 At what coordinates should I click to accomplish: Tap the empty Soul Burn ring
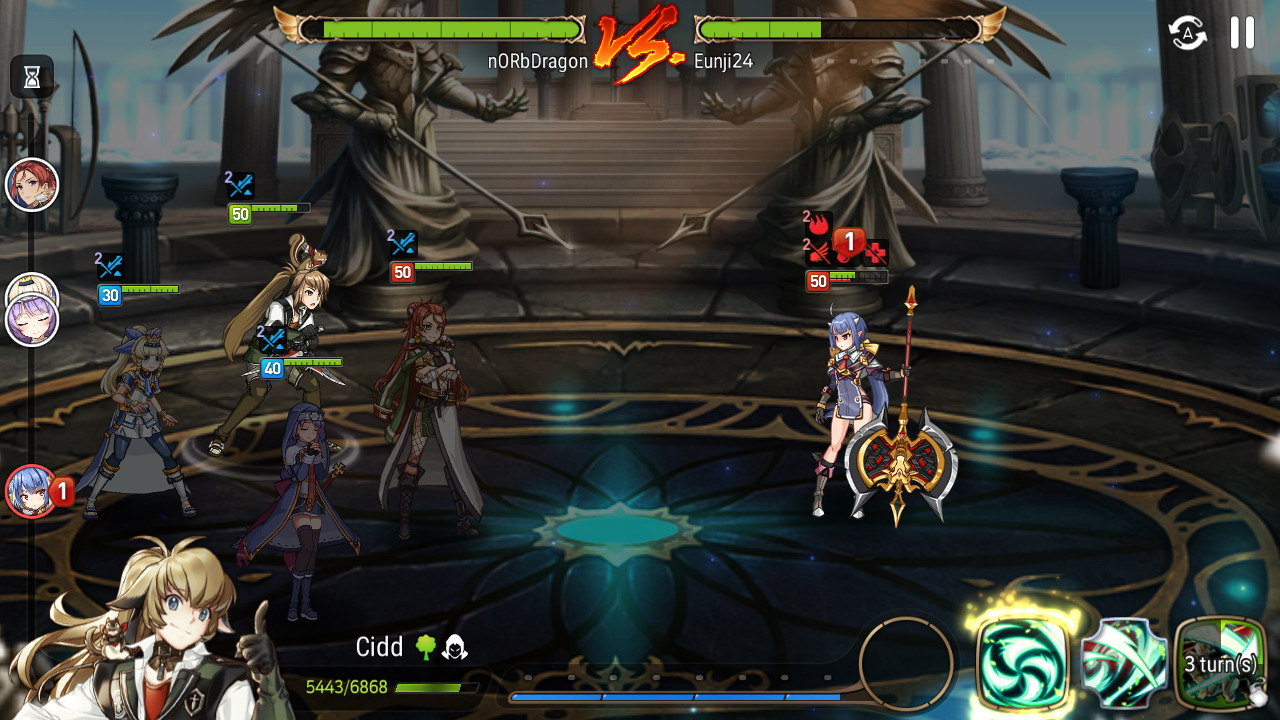point(906,663)
